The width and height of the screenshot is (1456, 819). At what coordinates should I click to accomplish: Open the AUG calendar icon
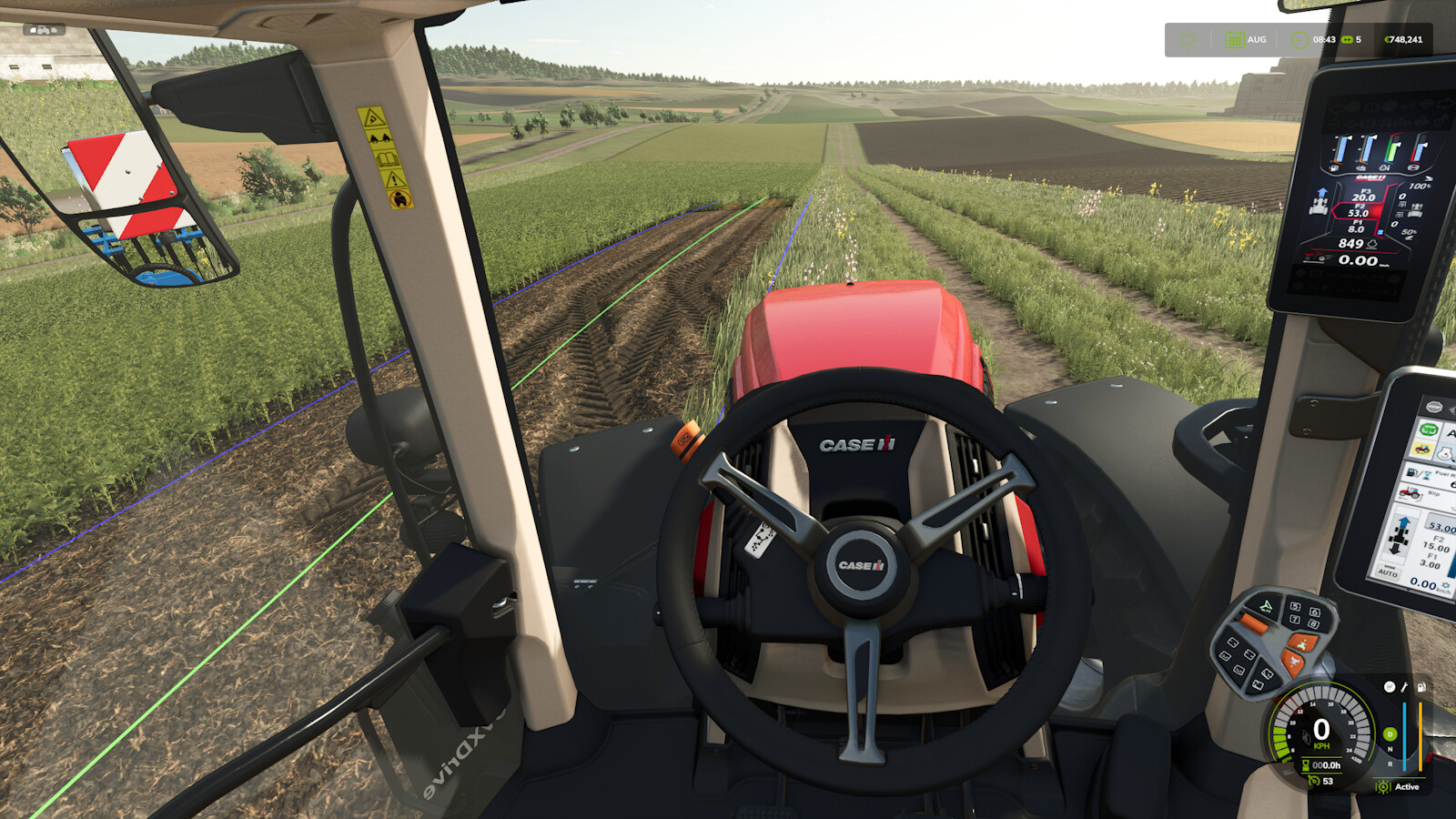coord(1235,39)
